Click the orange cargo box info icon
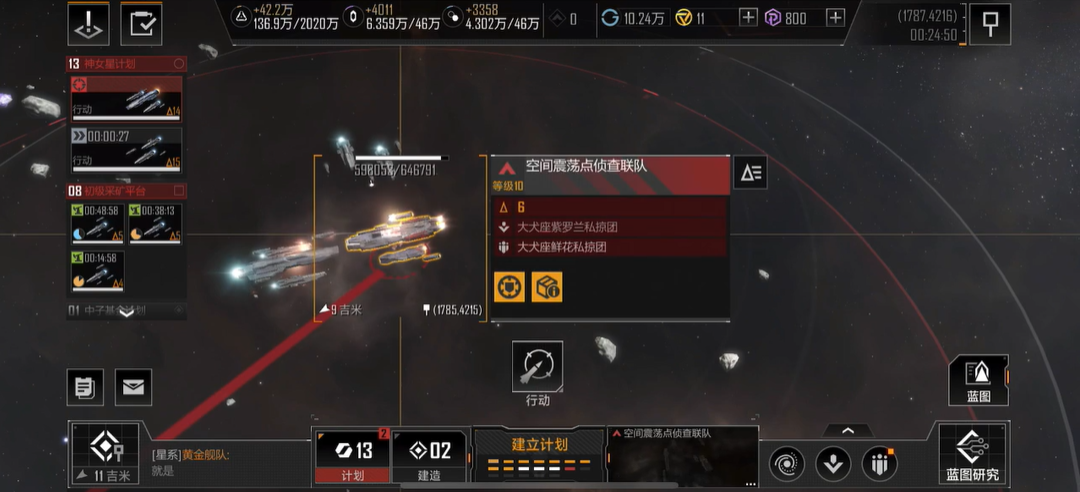 point(546,287)
